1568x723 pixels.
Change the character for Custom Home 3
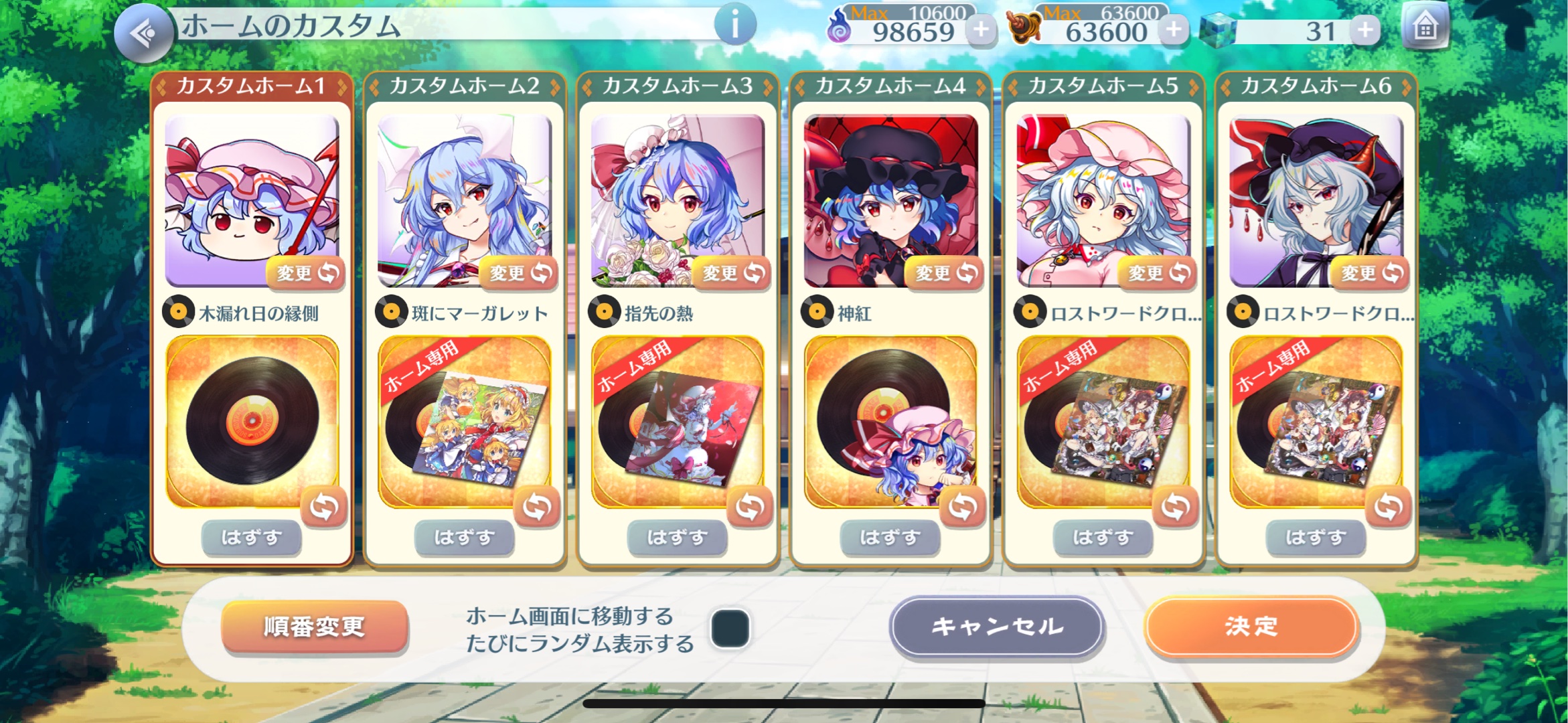click(732, 273)
